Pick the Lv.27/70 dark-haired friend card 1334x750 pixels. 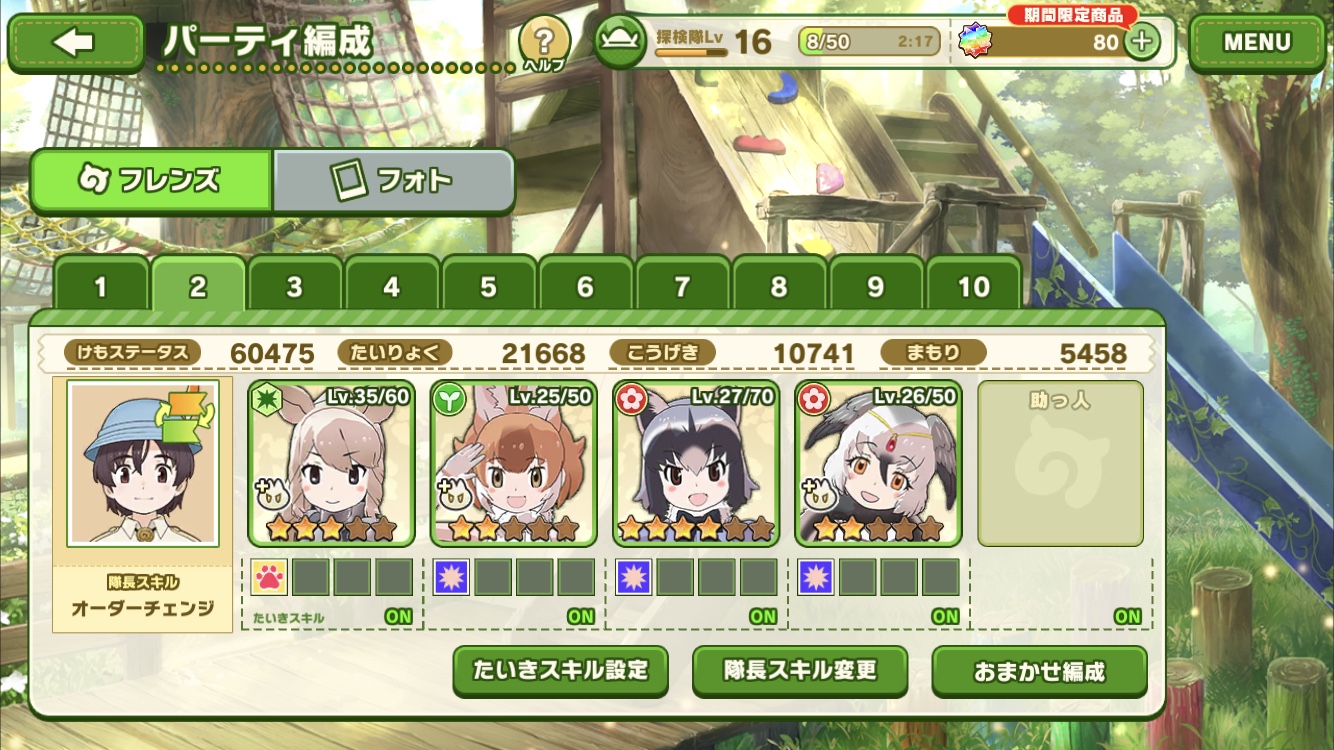coord(696,463)
